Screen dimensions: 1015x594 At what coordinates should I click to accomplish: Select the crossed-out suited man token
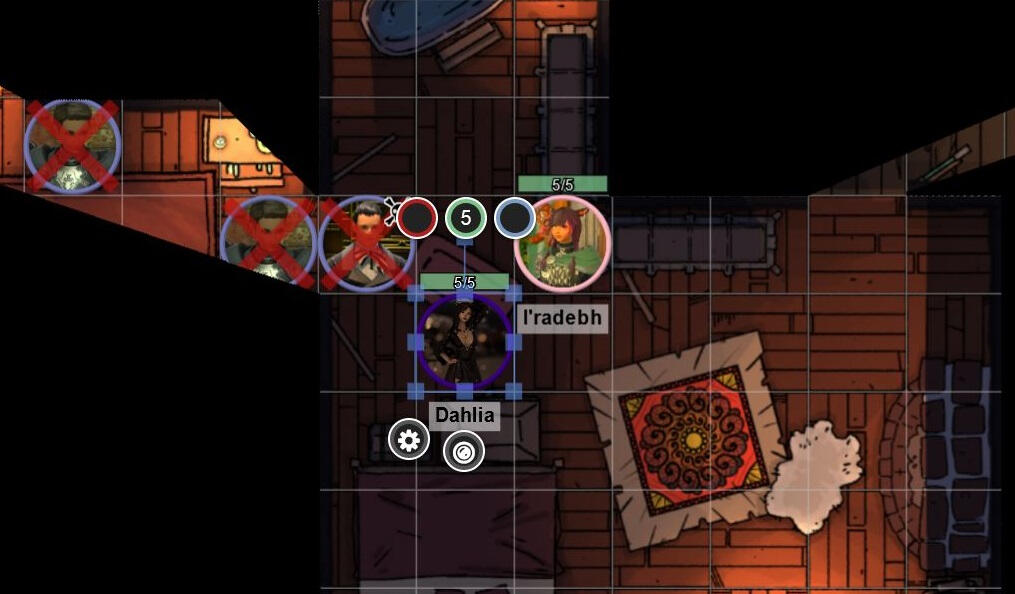pos(364,244)
